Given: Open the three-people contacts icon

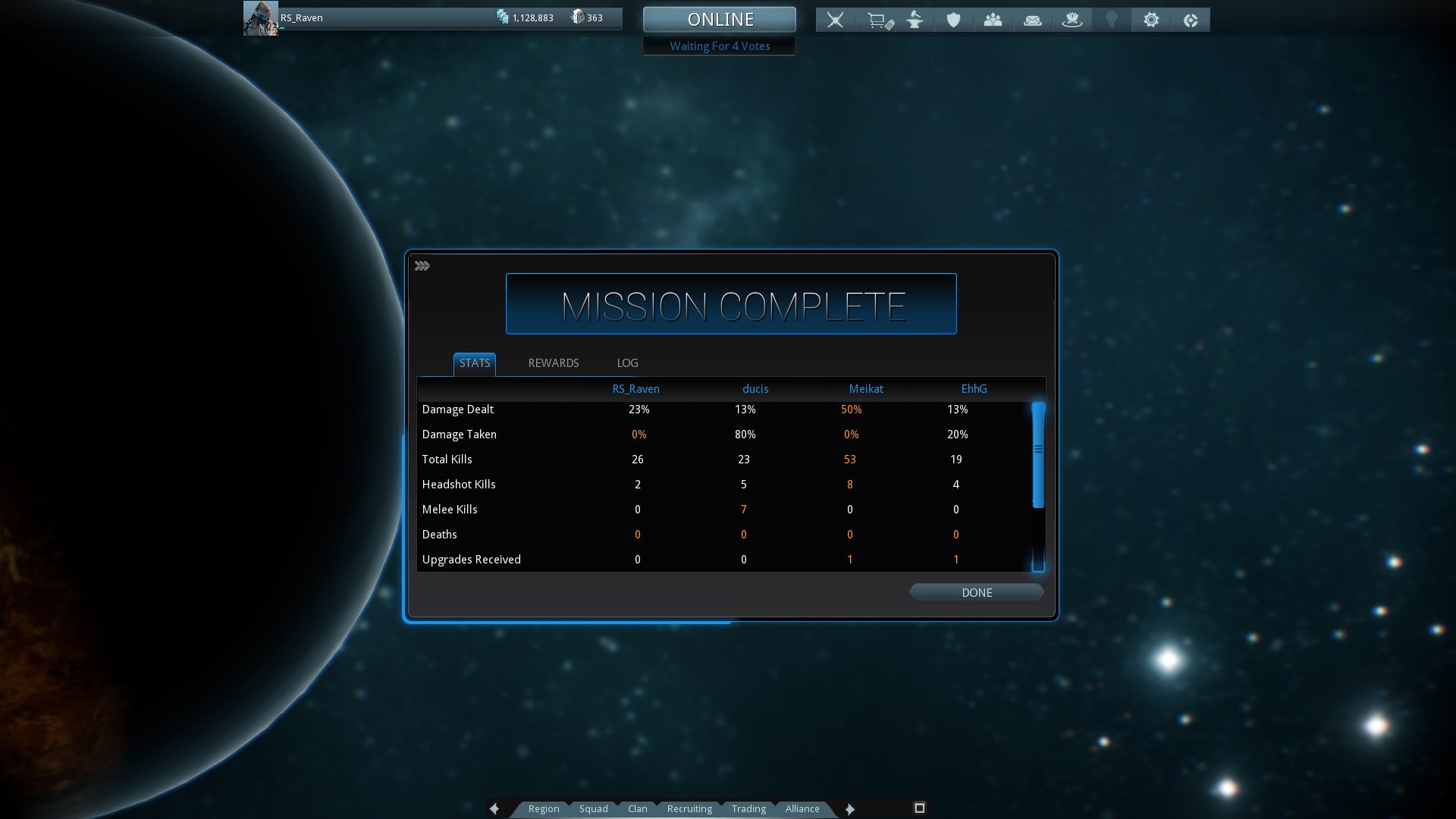Looking at the screenshot, I should (993, 20).
